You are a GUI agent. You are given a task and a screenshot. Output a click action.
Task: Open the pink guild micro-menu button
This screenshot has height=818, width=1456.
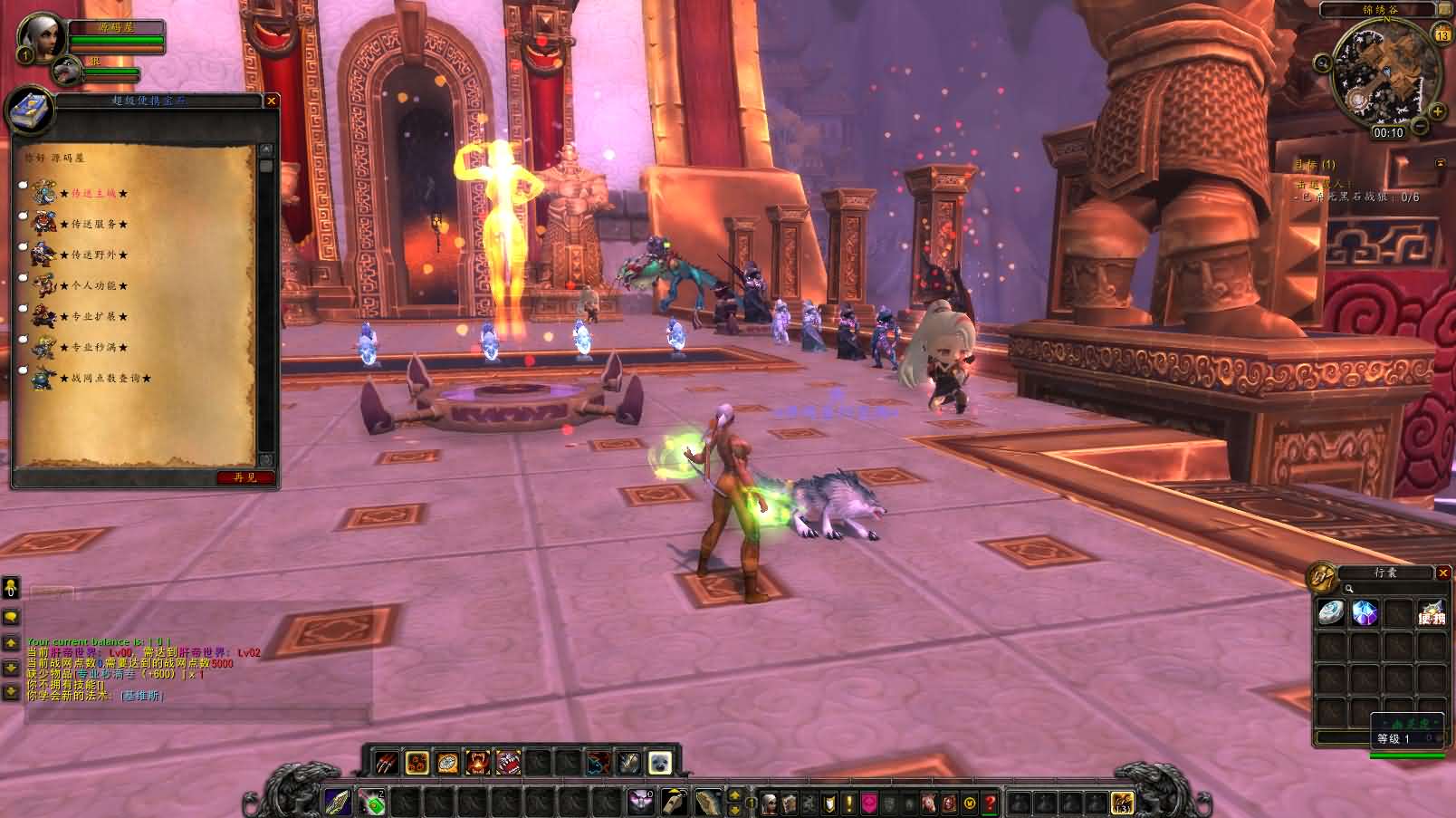867,801
